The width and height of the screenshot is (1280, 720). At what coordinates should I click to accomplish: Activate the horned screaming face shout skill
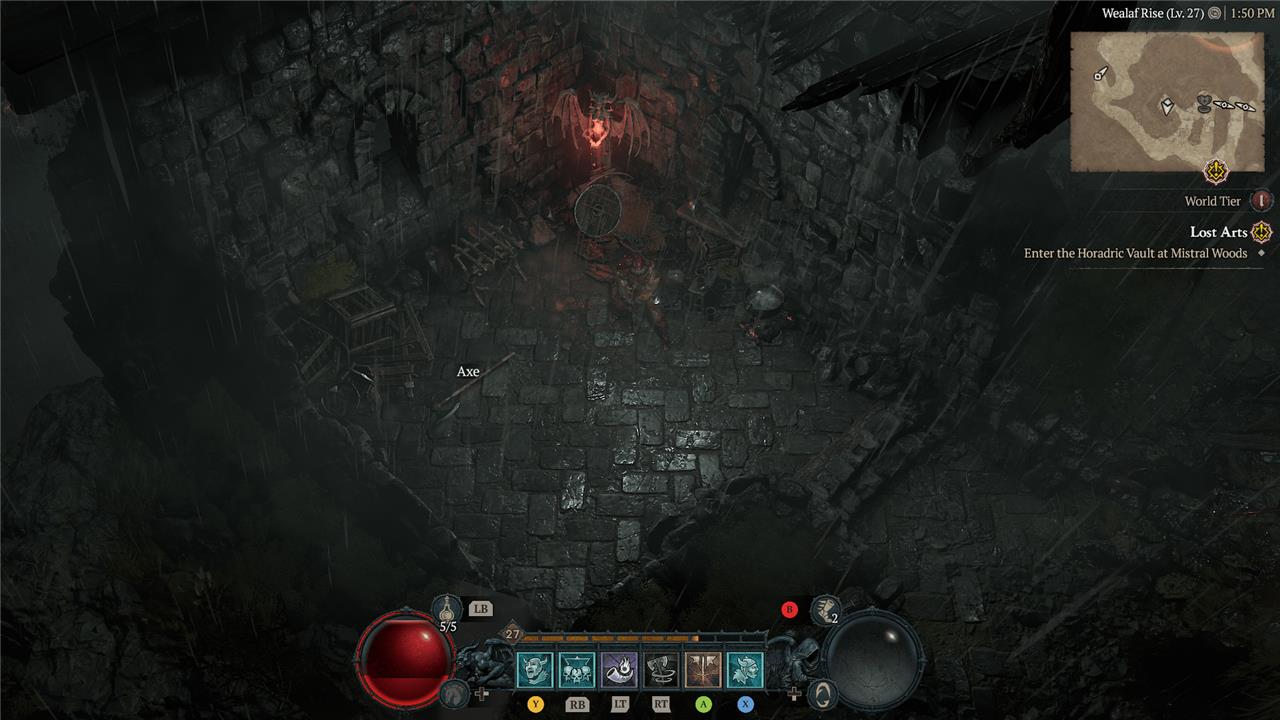[x=535, y=670]
